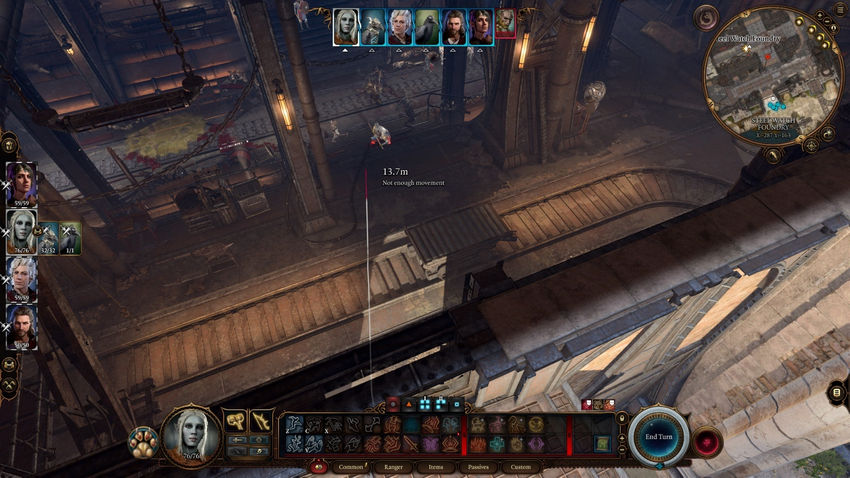Open the Items hotbar tab
This screenshot has width=850, height=478.
point(435,466)
